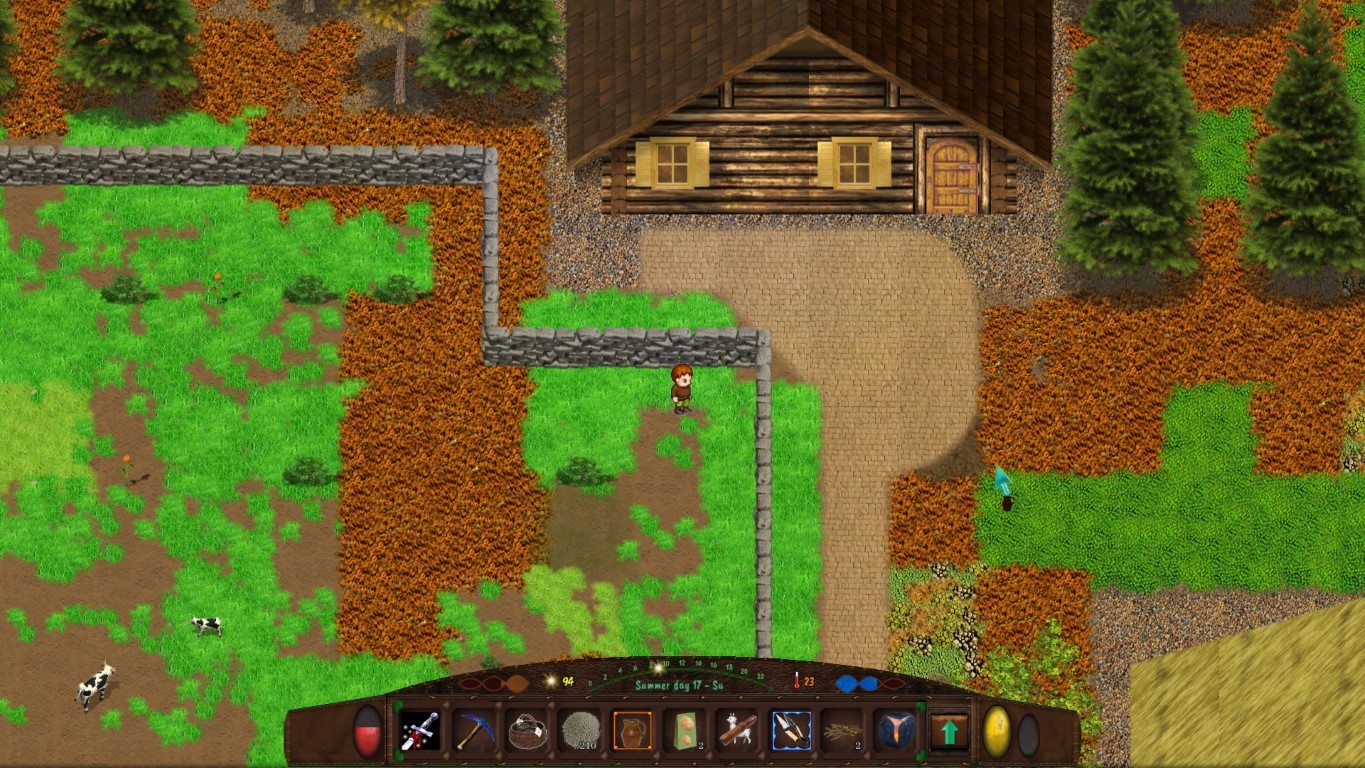Choose the grey gravel pile slot

click(579, 731)
